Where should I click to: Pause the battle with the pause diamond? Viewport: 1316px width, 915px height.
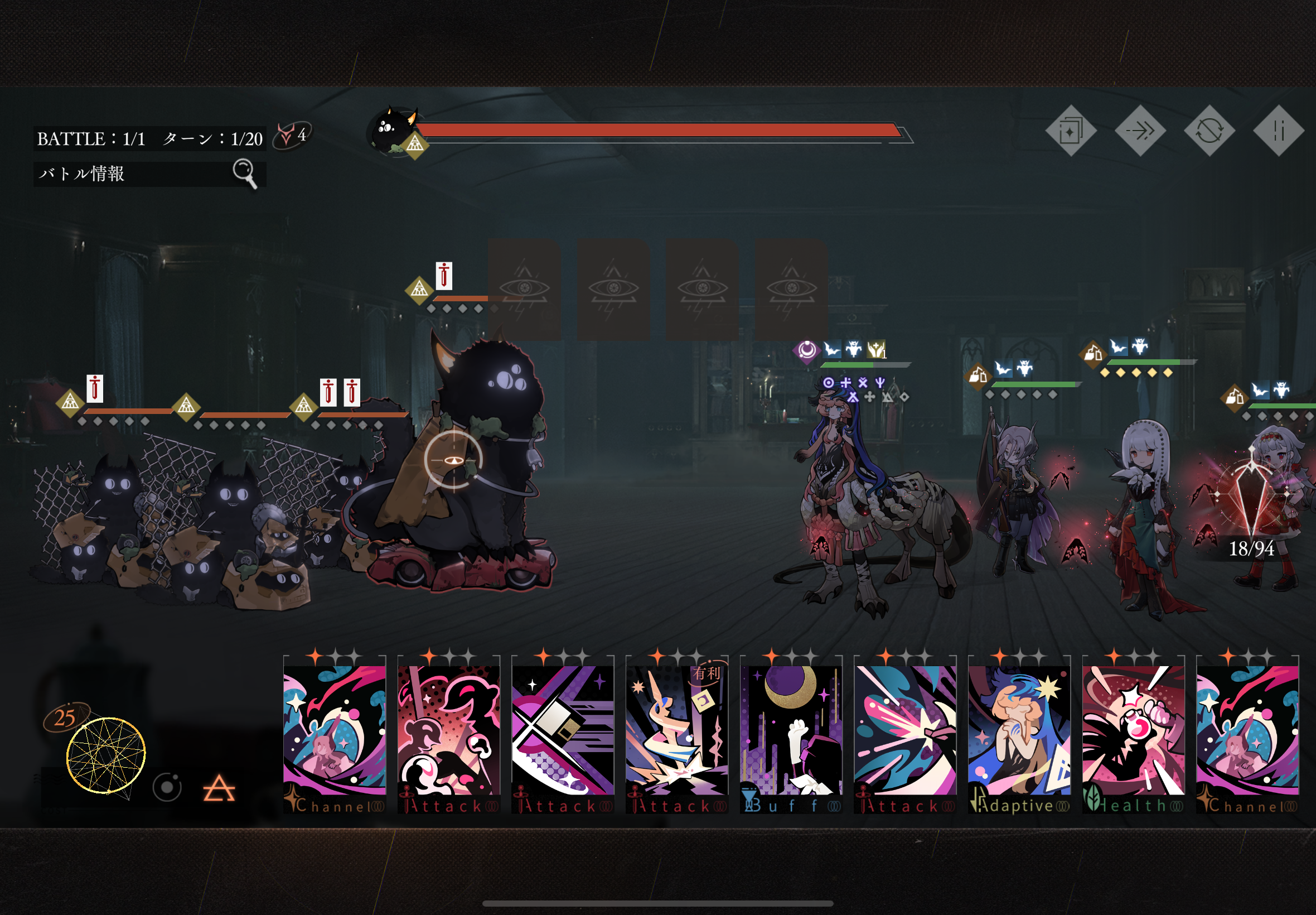point(1278,131)
